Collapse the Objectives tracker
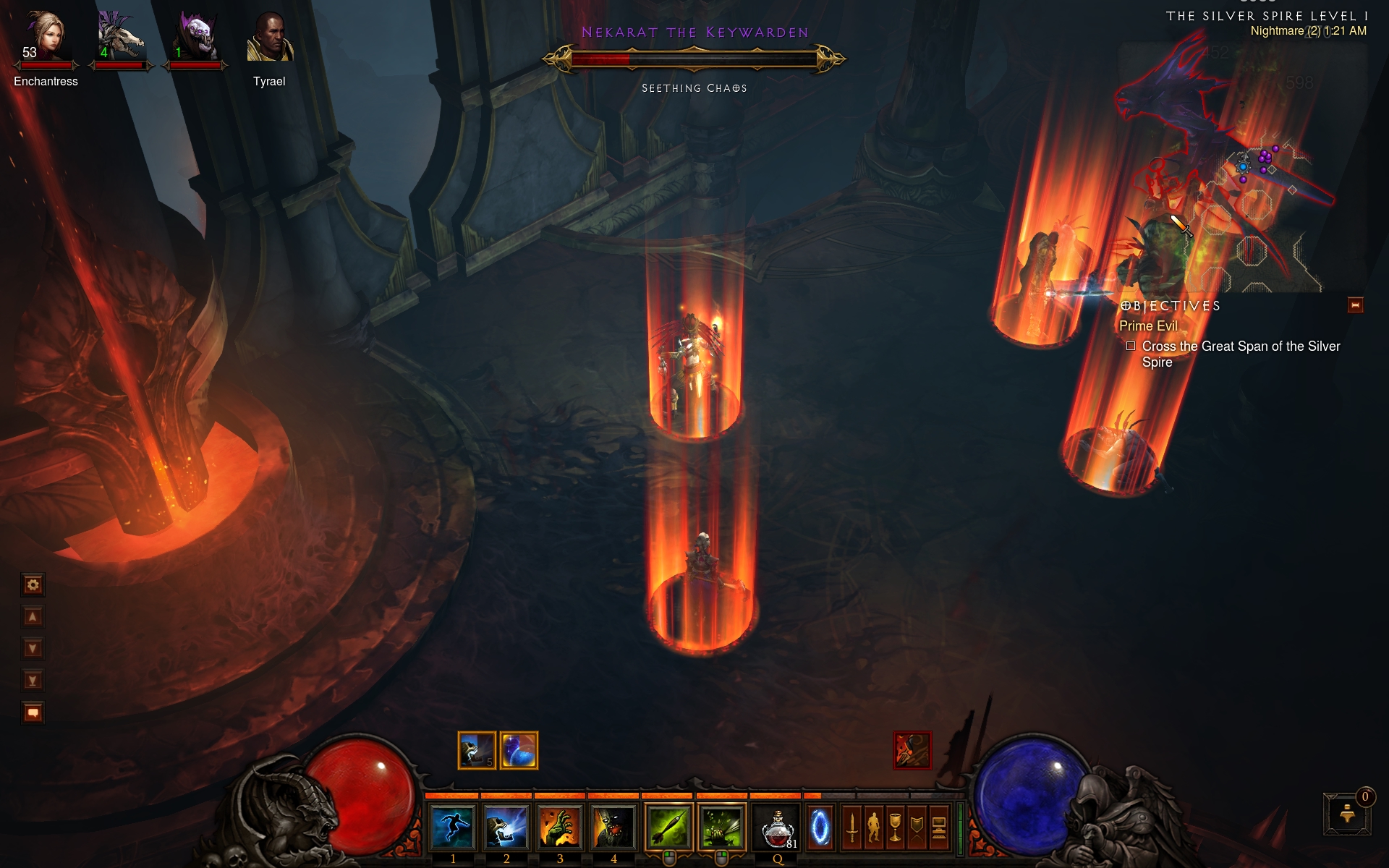This screenshot has width=1389, height=868. tap(1355, 305)
